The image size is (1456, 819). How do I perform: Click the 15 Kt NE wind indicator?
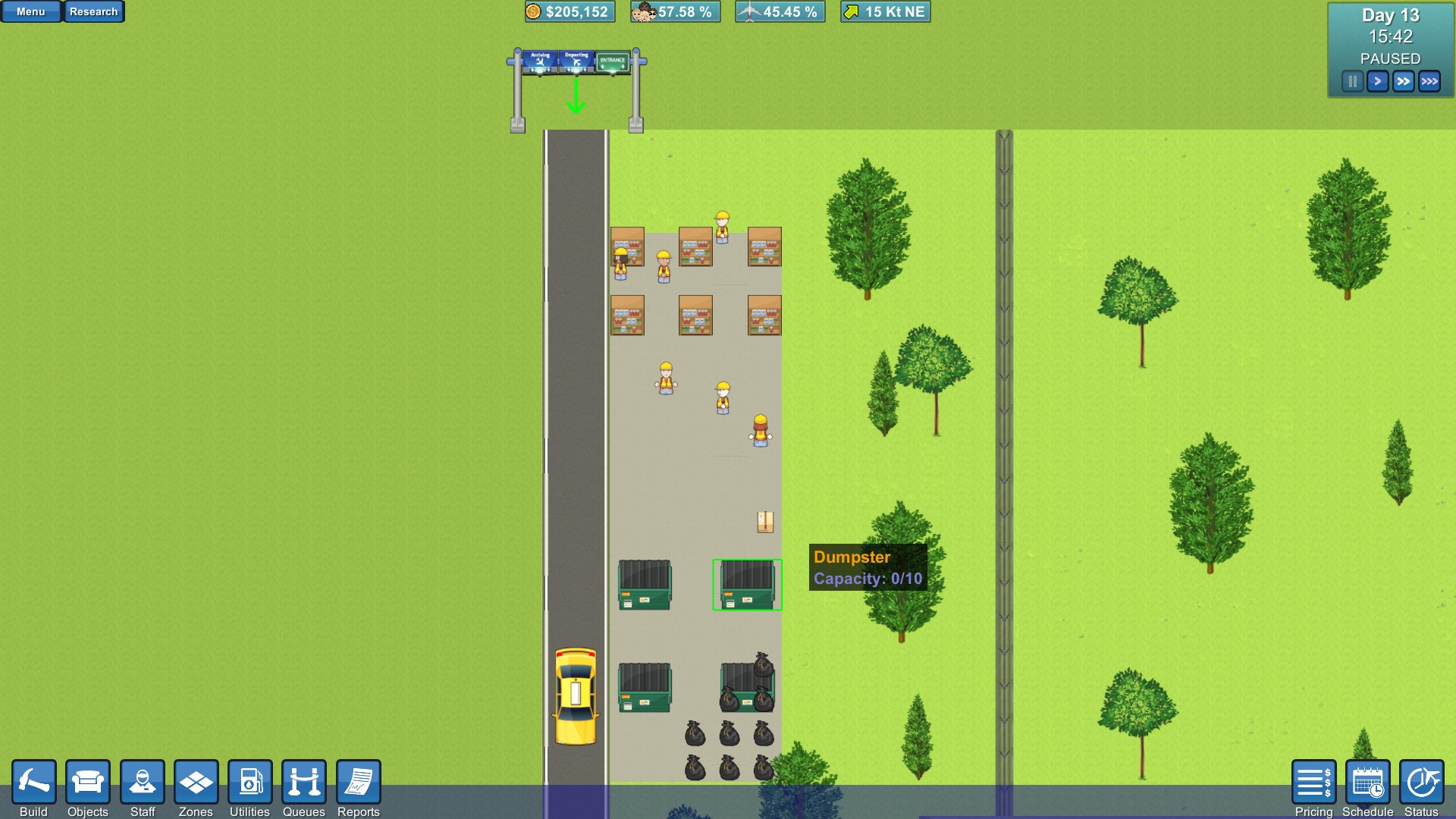point(884,11)
